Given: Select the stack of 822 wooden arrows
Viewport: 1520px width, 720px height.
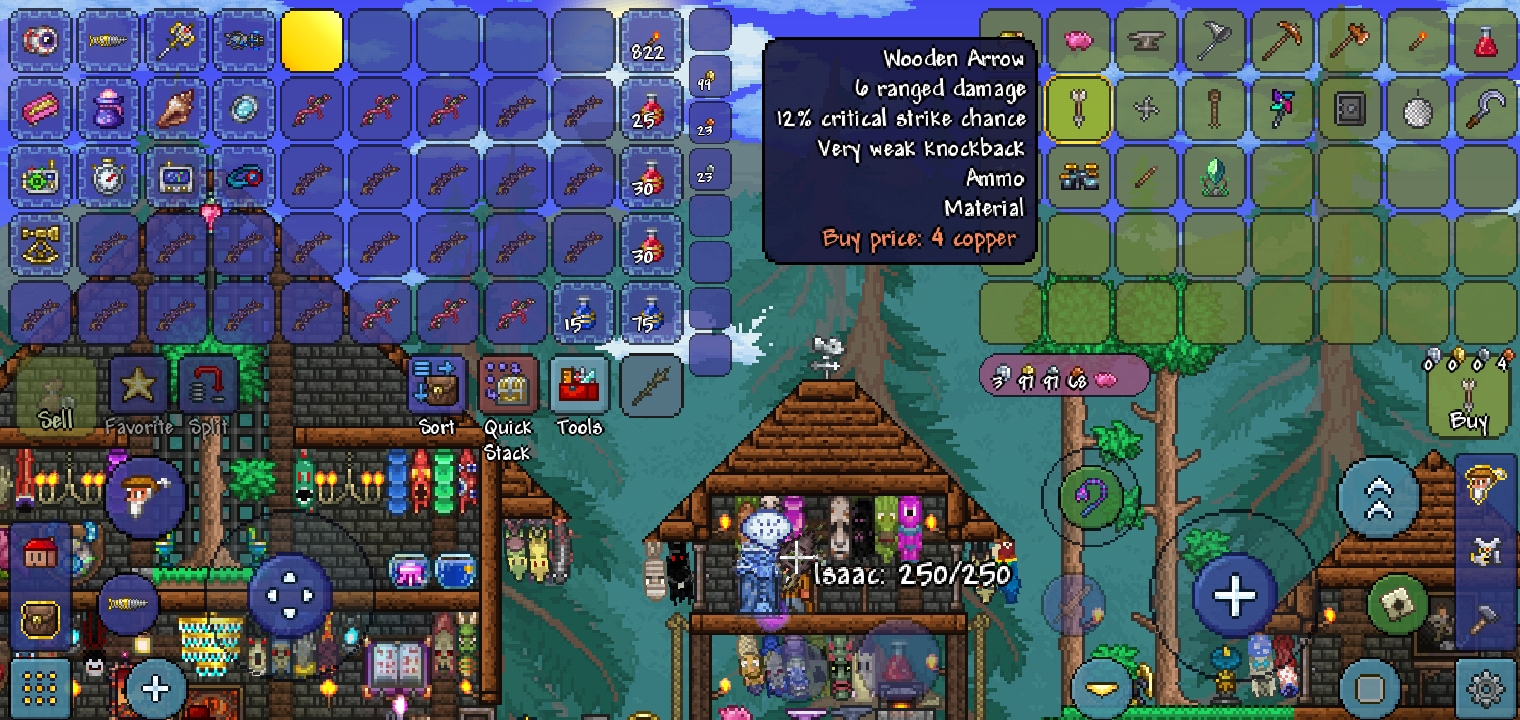Looking at the screenshot, I should [651, 40].
